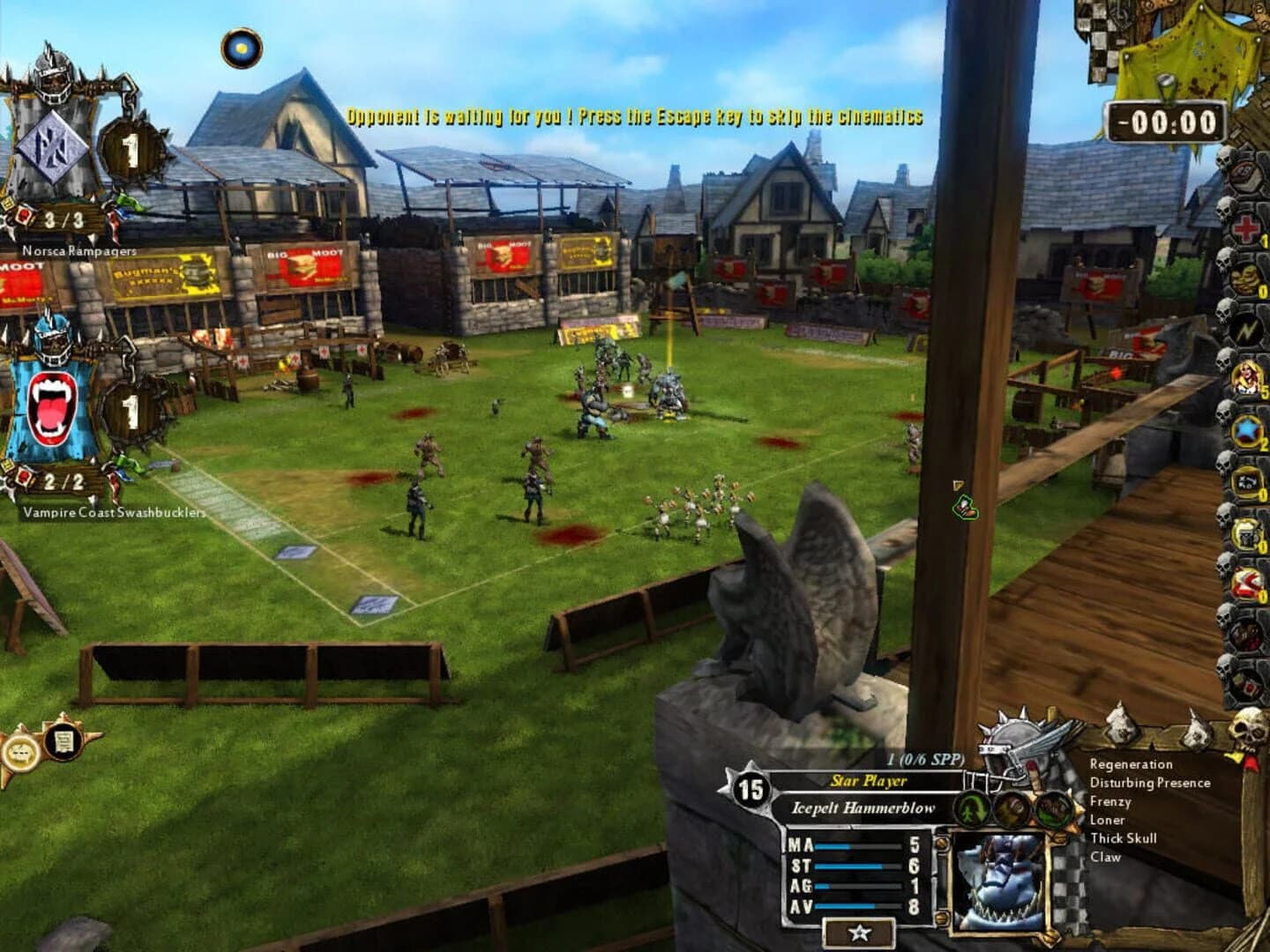Open the match log scroll icon
This screenshot has height=952, width=1270.
(x=63, y=742)
